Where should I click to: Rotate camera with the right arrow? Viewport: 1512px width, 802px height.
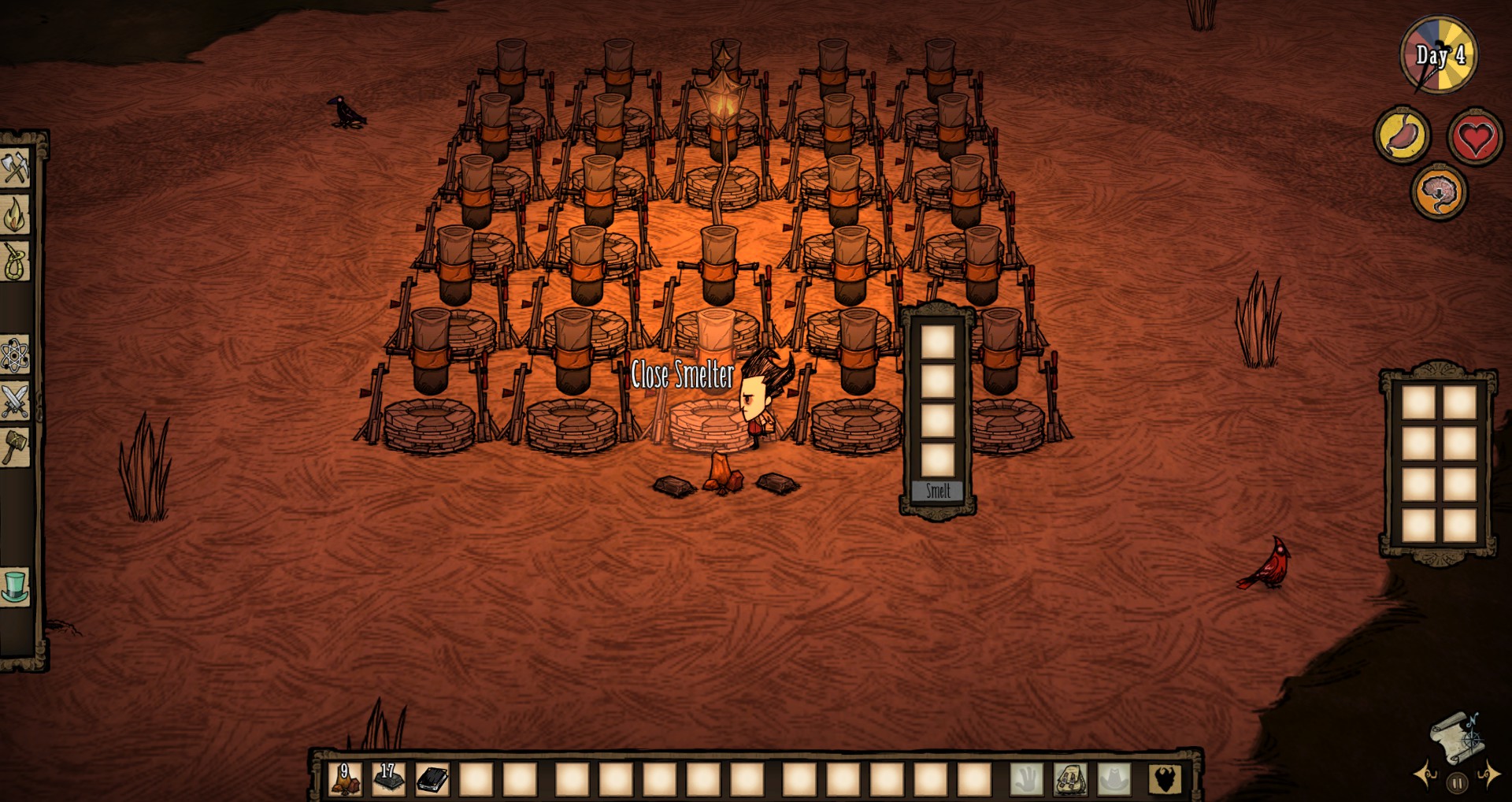coord(1489,775)
